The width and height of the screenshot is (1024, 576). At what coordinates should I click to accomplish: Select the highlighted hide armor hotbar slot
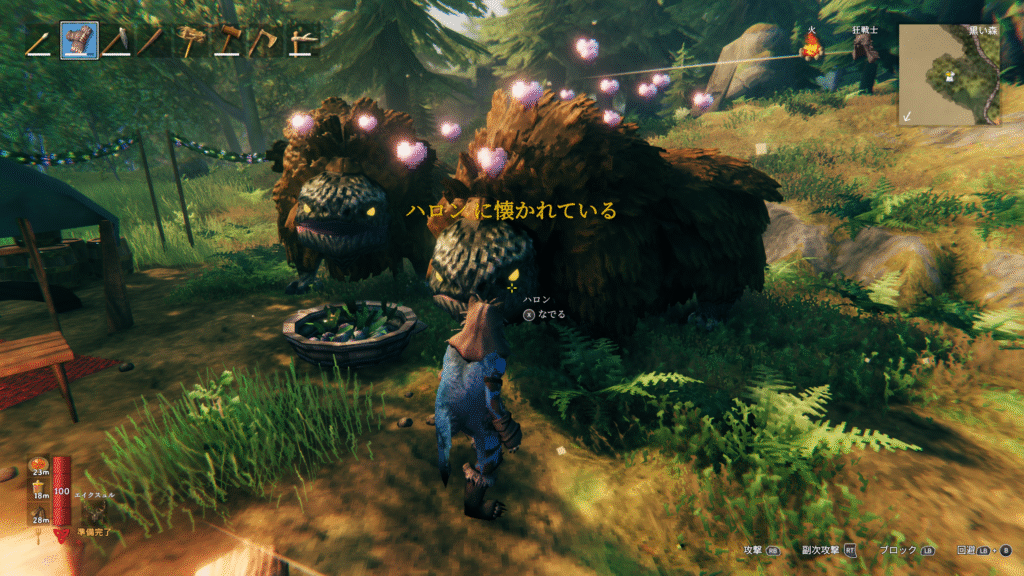[x=79, y=40]
